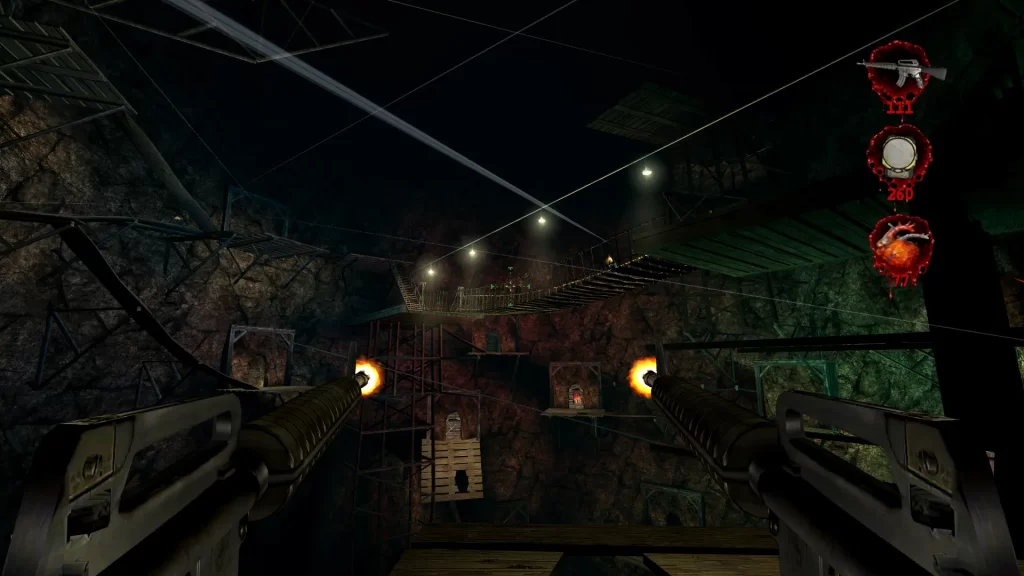Click the assault rifle weapon icon
The image size is (1024, 576).
coord(900,68)
